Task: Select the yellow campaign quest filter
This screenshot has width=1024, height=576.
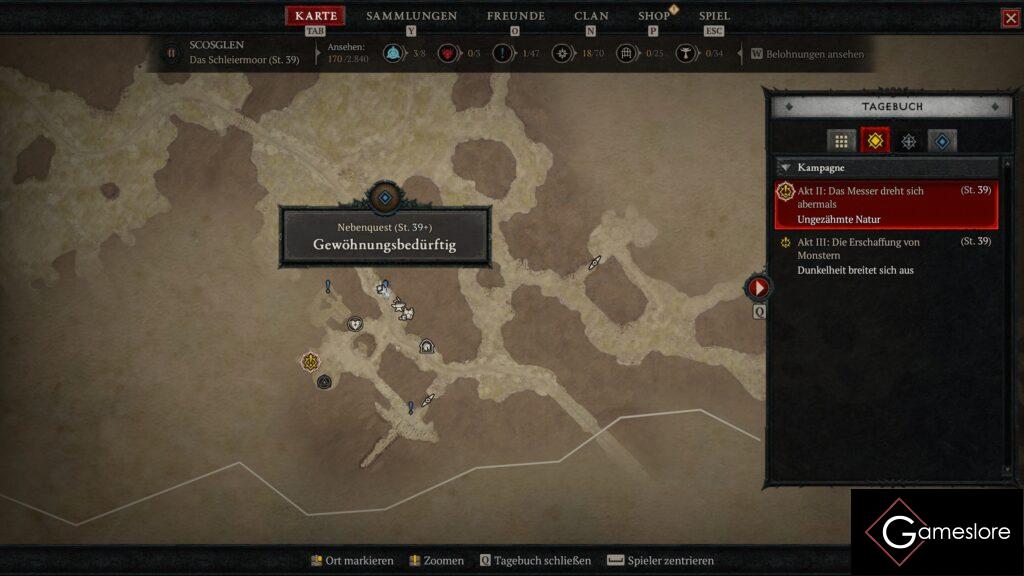Action: (x=875, y=141)
